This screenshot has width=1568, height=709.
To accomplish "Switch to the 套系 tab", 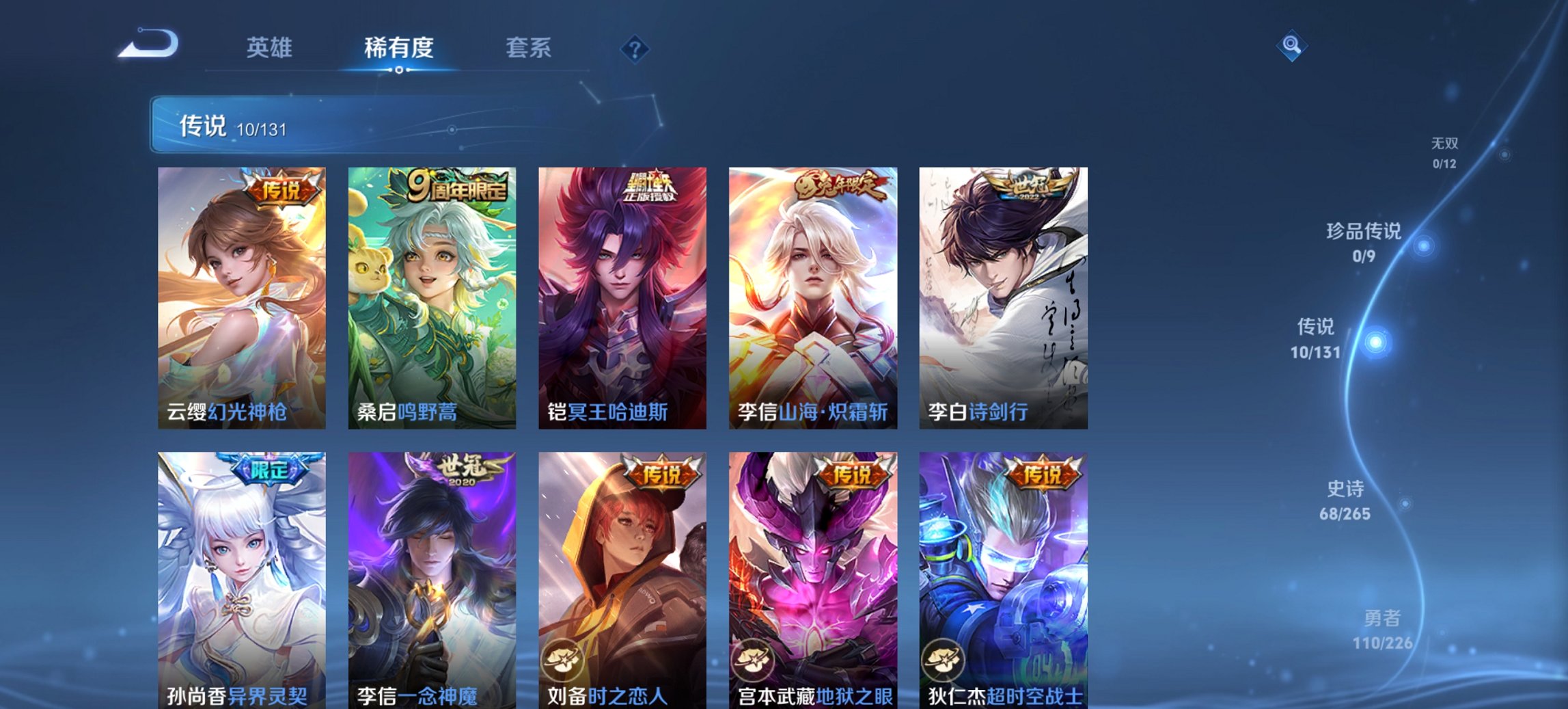I will point(529,48).
